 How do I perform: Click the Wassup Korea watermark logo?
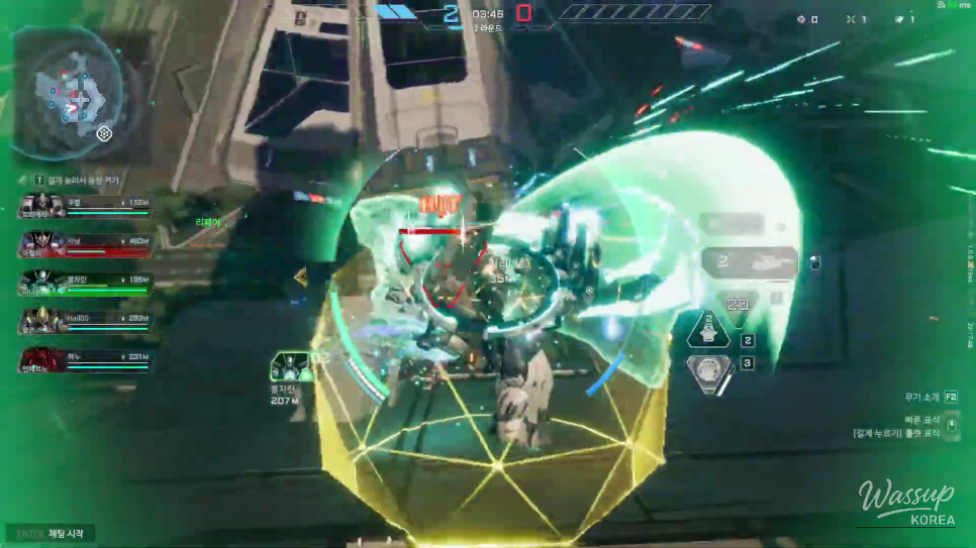click(x=905, y=503)
